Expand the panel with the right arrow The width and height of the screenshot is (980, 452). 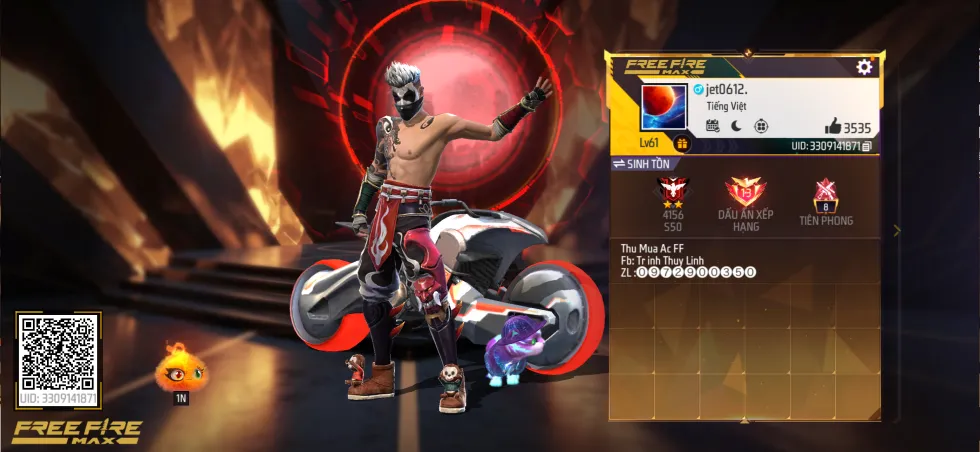tap(897, 230)
